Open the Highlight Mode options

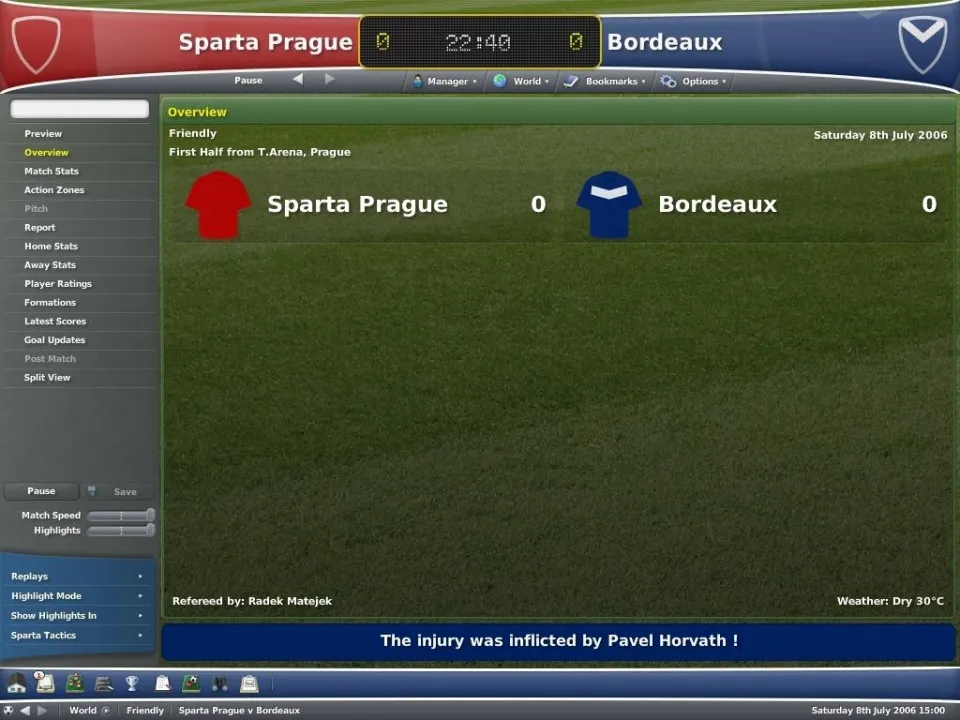point(76,596)
